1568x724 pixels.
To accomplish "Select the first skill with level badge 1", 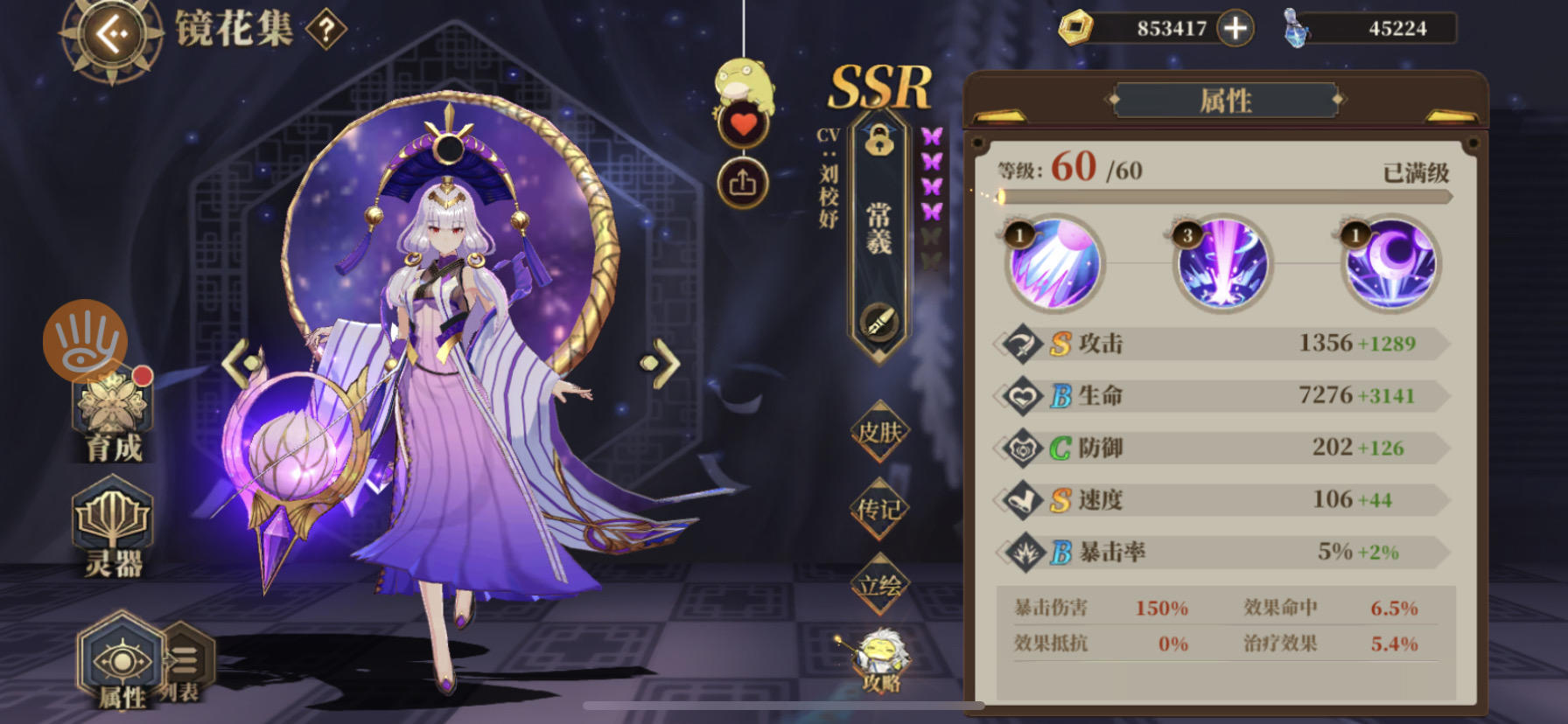I will click(x=1053, y=266).
